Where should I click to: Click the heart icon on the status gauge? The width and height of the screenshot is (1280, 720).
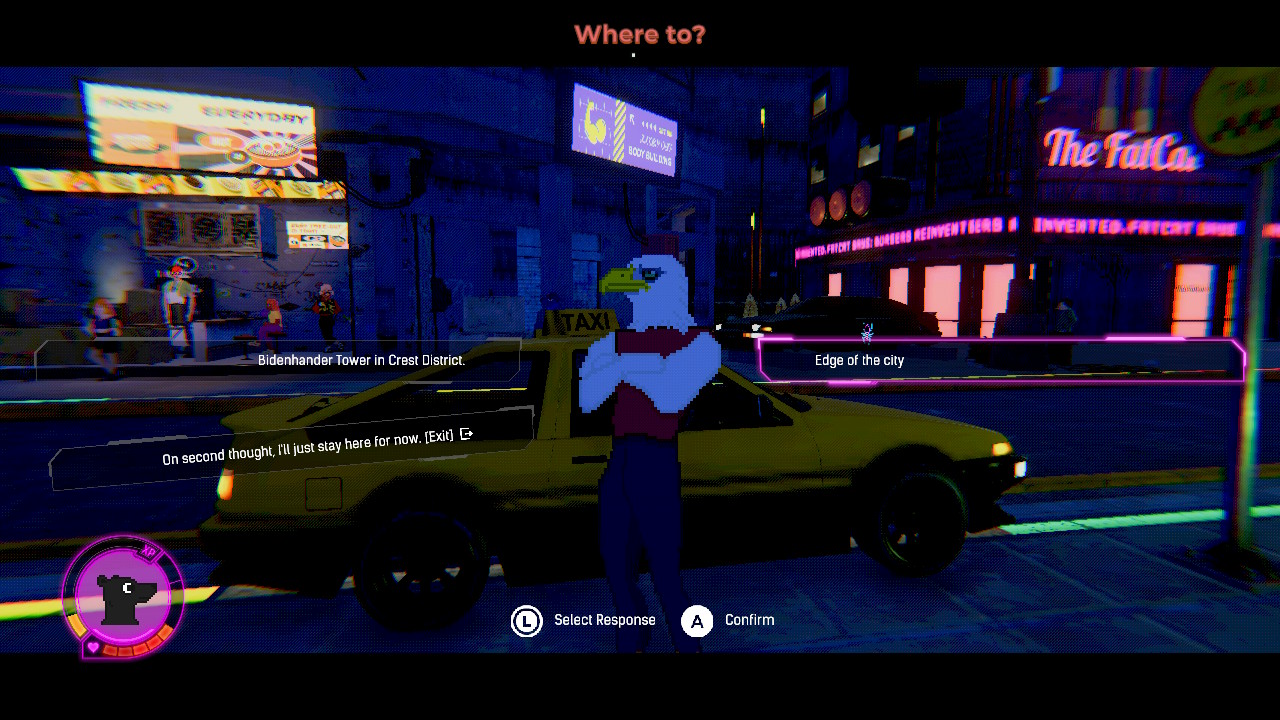click(93, 647)
